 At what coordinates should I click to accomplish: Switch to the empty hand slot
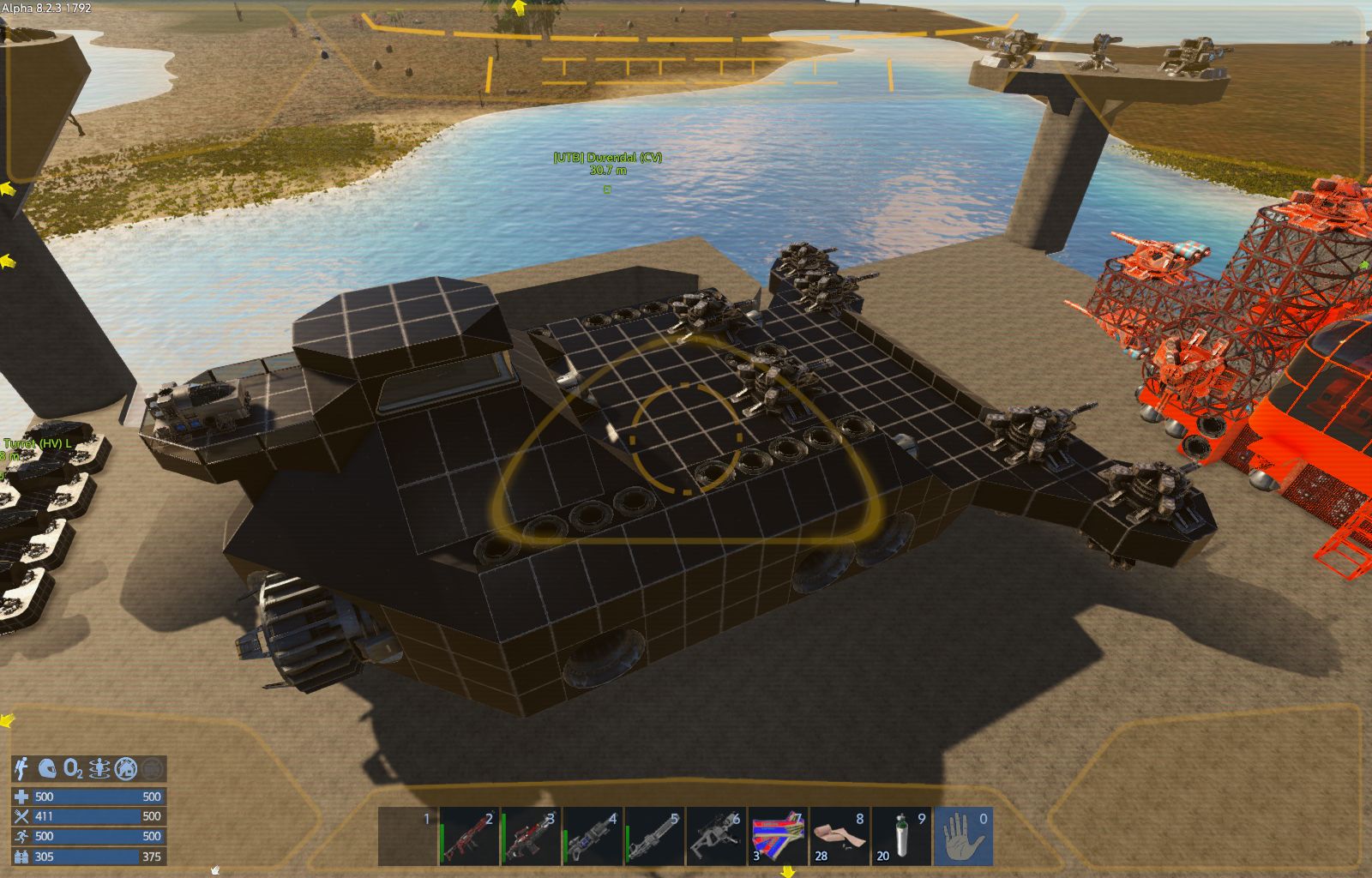pos(964,837)
